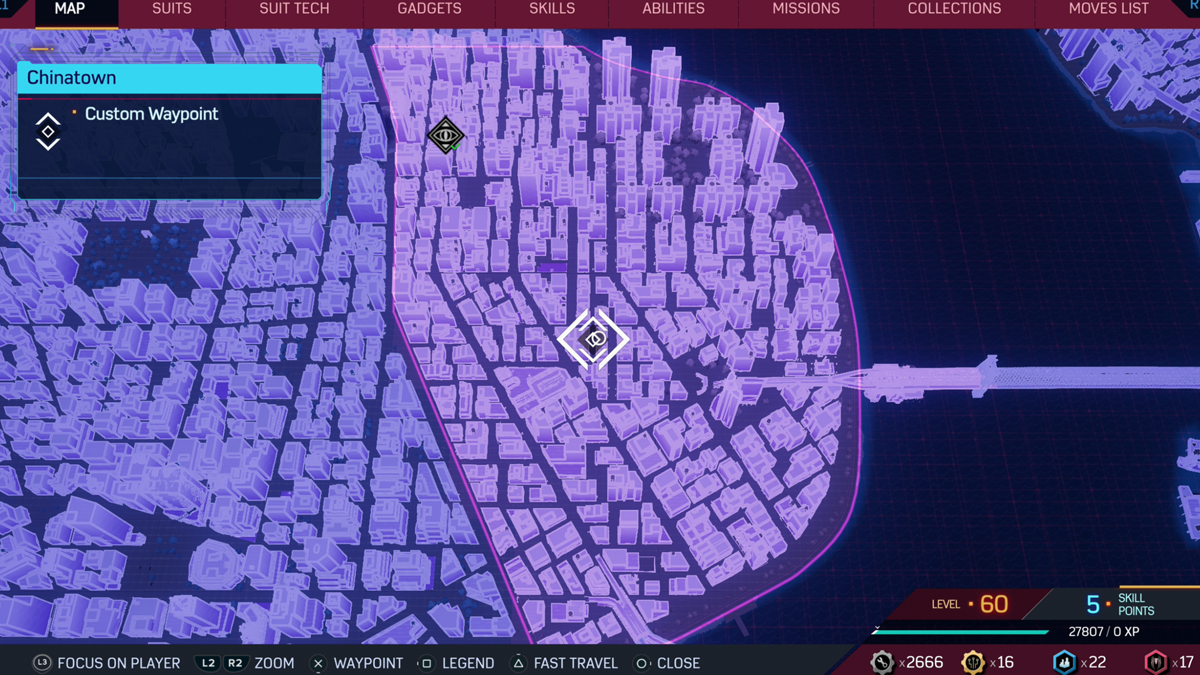Close the map screen
This screenshot has width=1200, height=675.
(668, 663)
